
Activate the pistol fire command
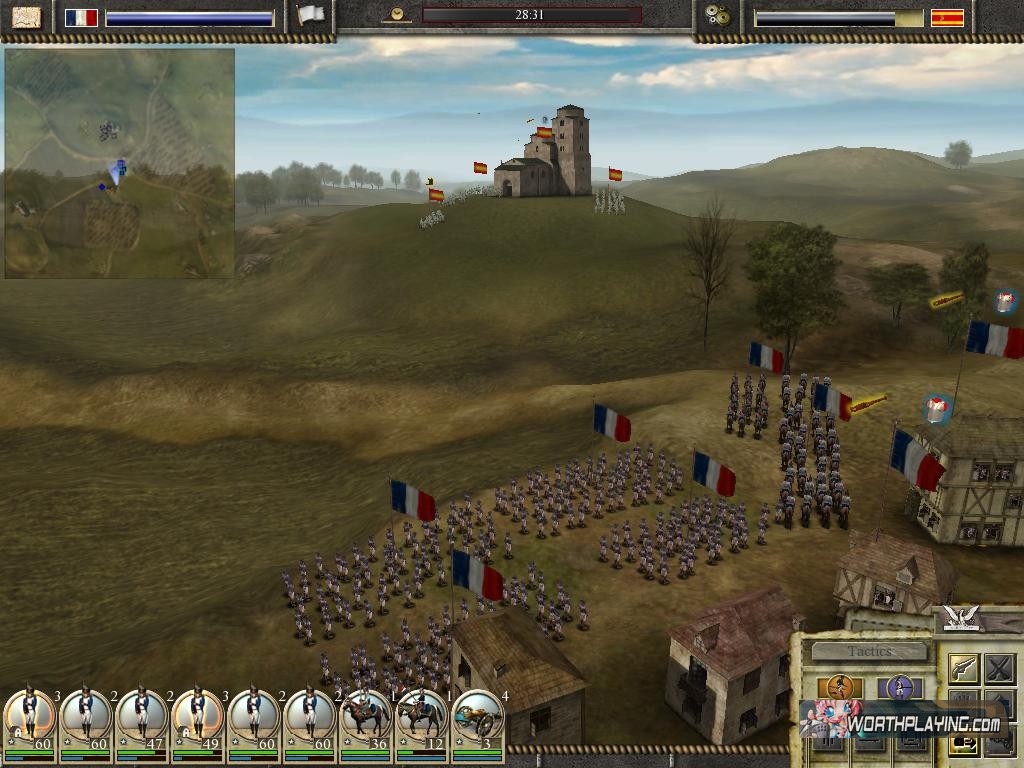[963, 667]
